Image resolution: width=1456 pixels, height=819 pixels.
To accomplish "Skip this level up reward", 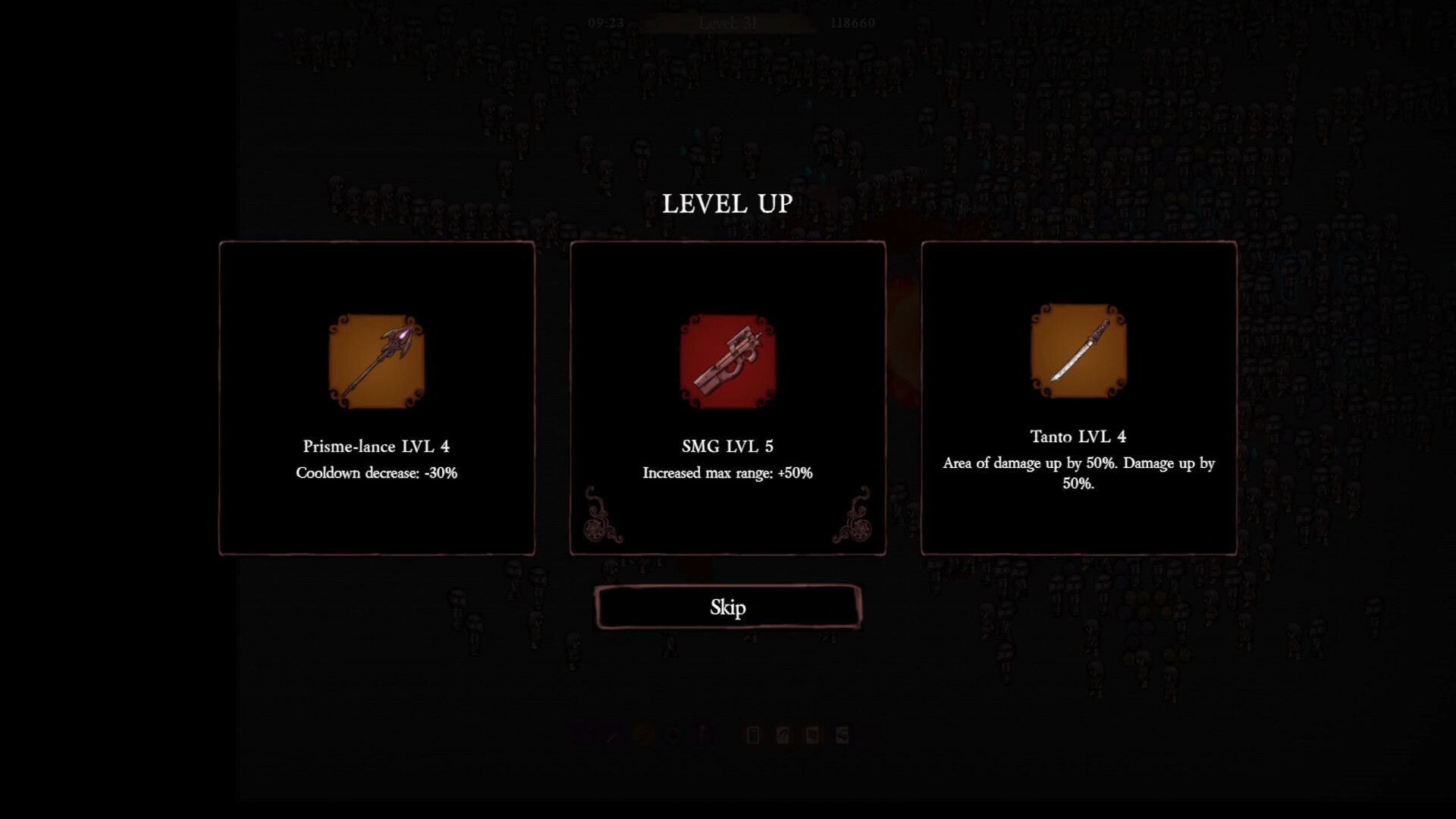I will [x=728, y=607].
